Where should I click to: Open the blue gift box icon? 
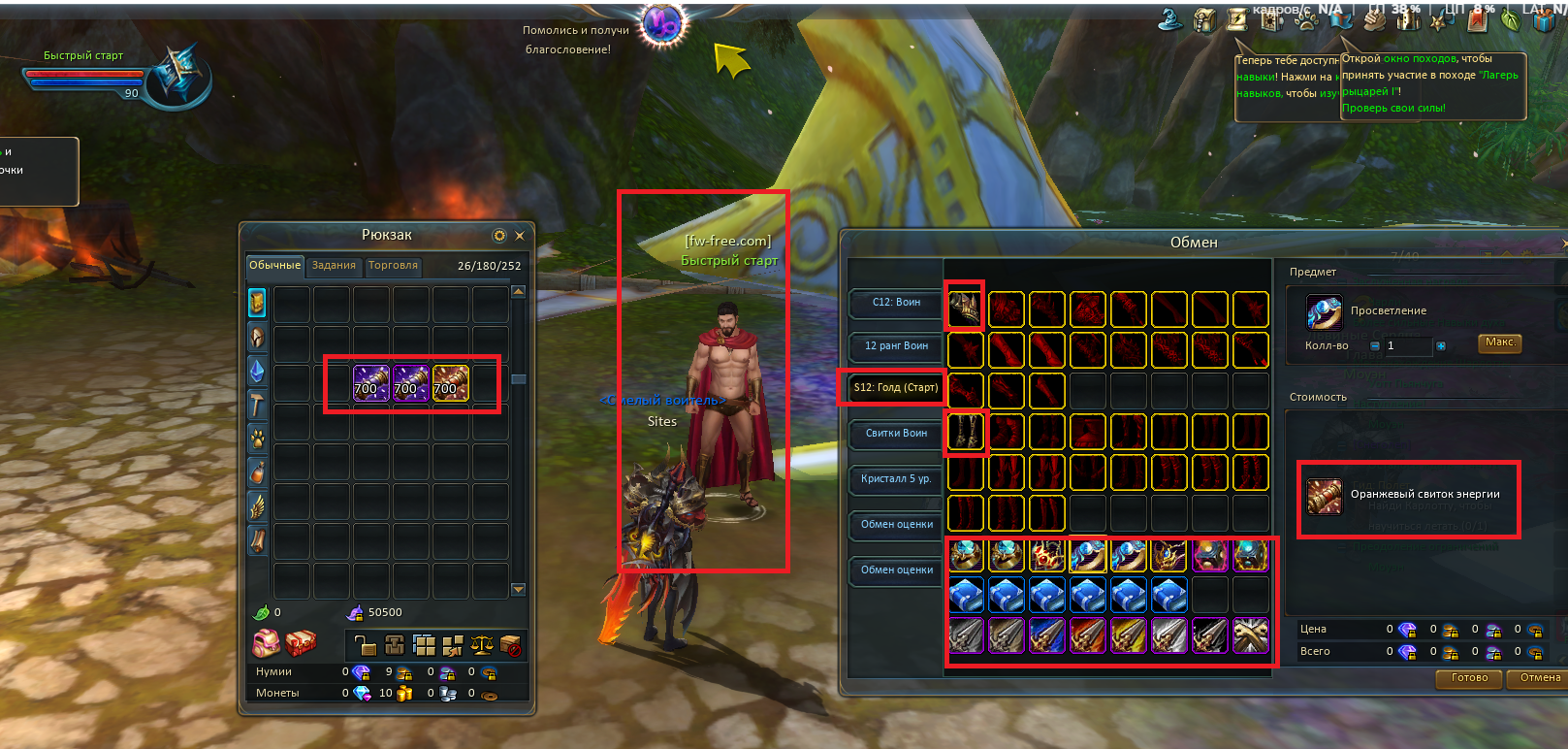pyautogui.click(x=1544, y=19)
